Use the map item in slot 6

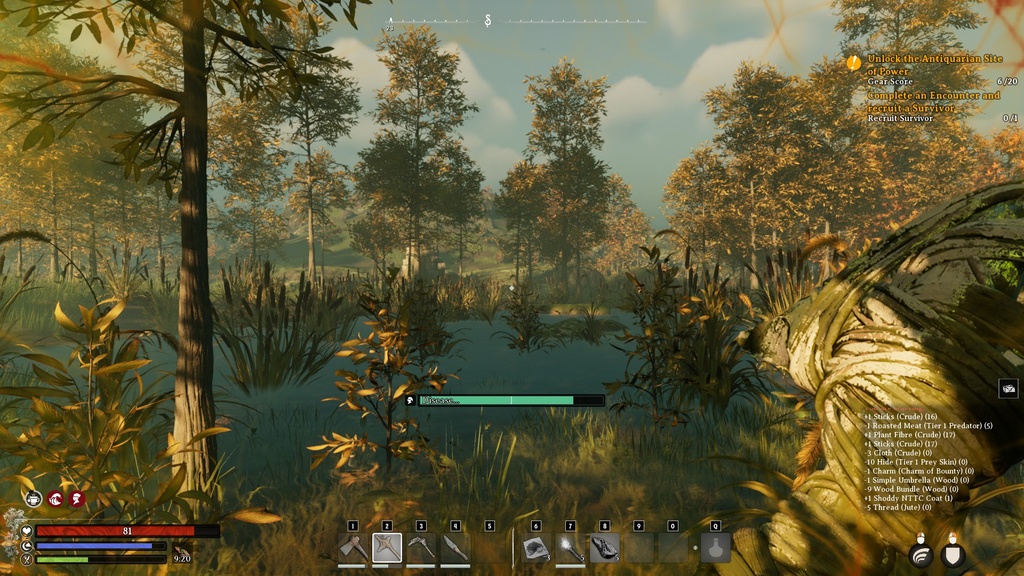(536, 548)
